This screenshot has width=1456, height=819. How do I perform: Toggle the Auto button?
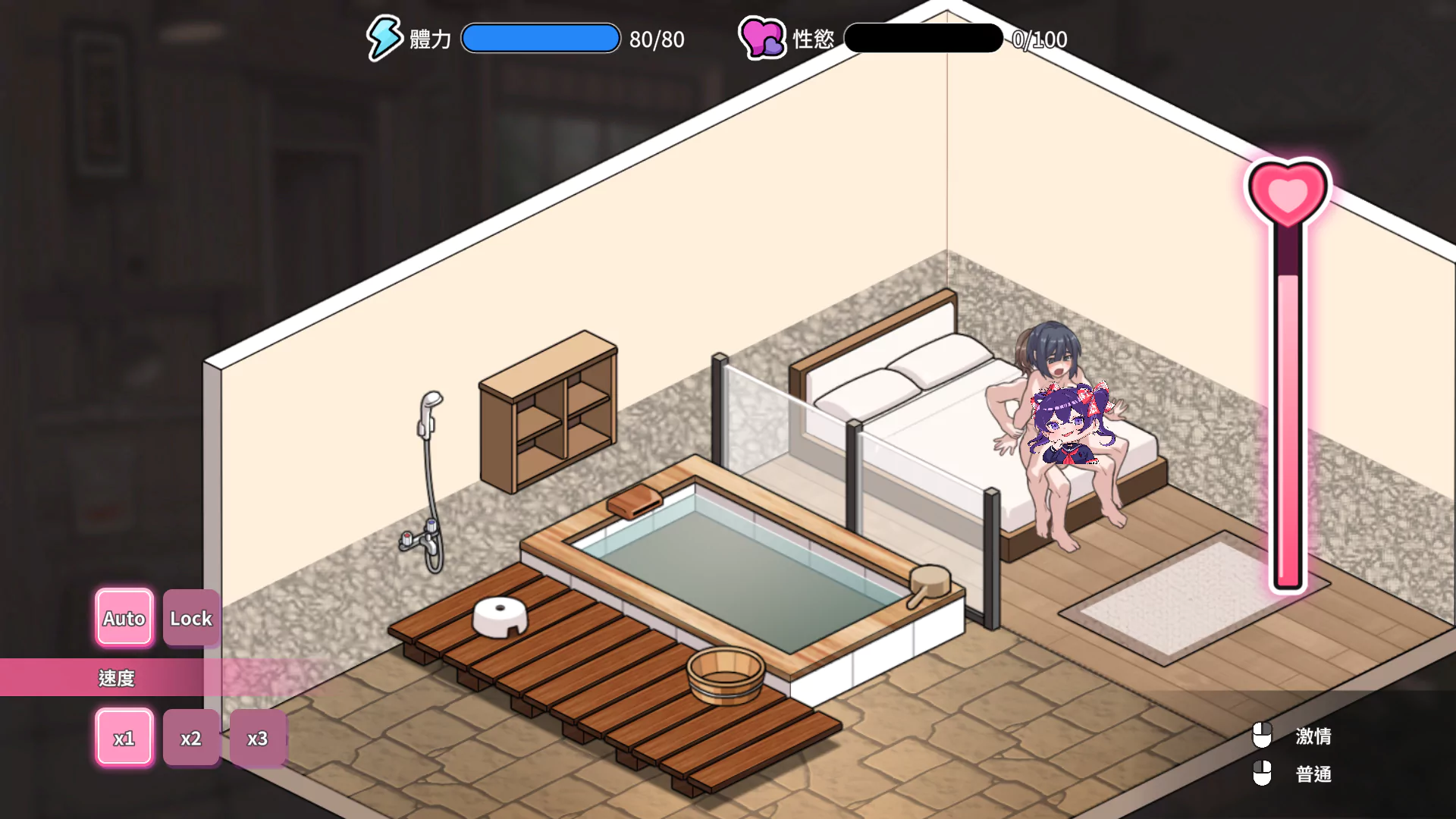point(124,618)
